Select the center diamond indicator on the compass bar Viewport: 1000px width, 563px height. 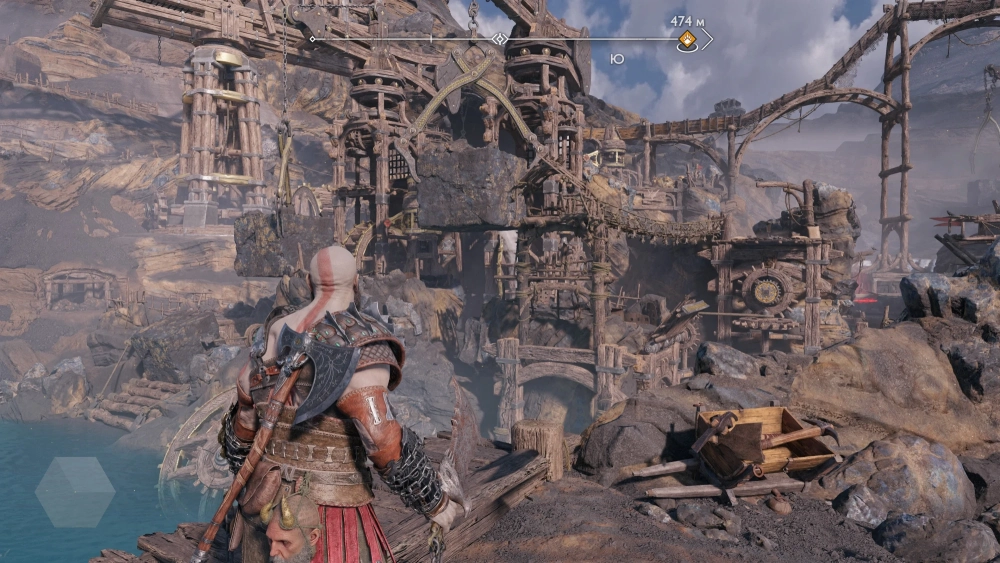pyautogui.click(x=499, y=39)
